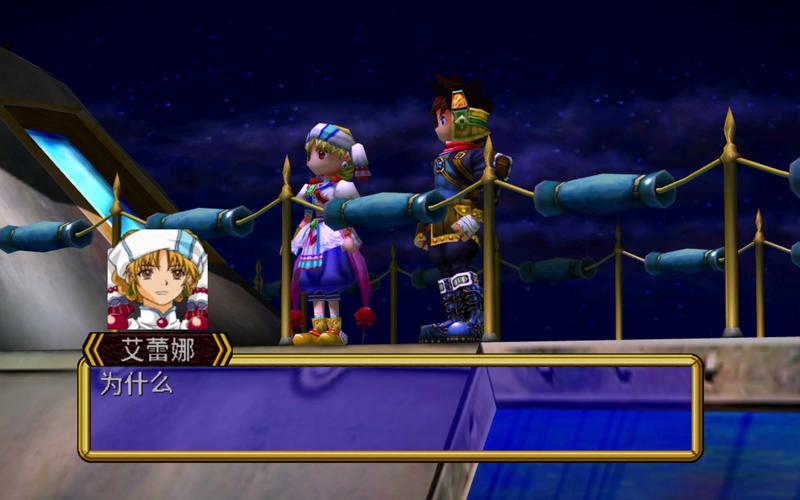Select the 艾蕾娜 name plate

pyautogui.click(x=157, y=349)
